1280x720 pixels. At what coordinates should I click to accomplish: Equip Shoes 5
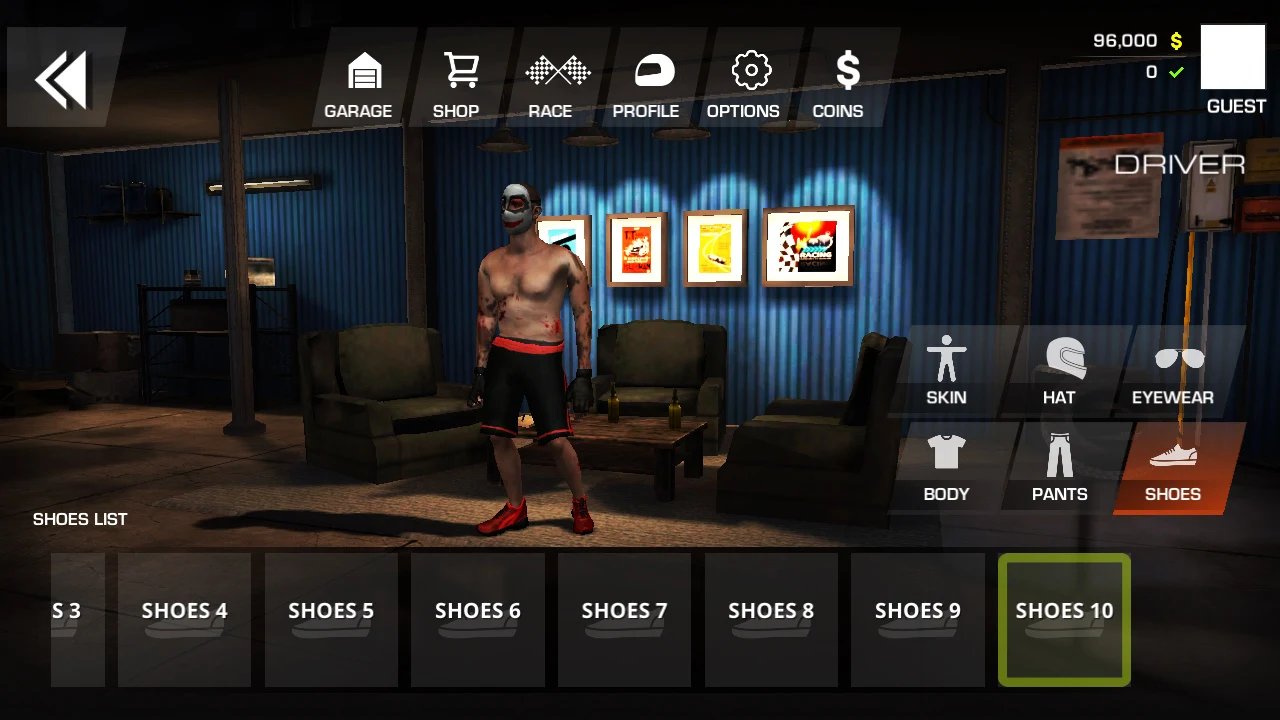[x=331, y=620]
